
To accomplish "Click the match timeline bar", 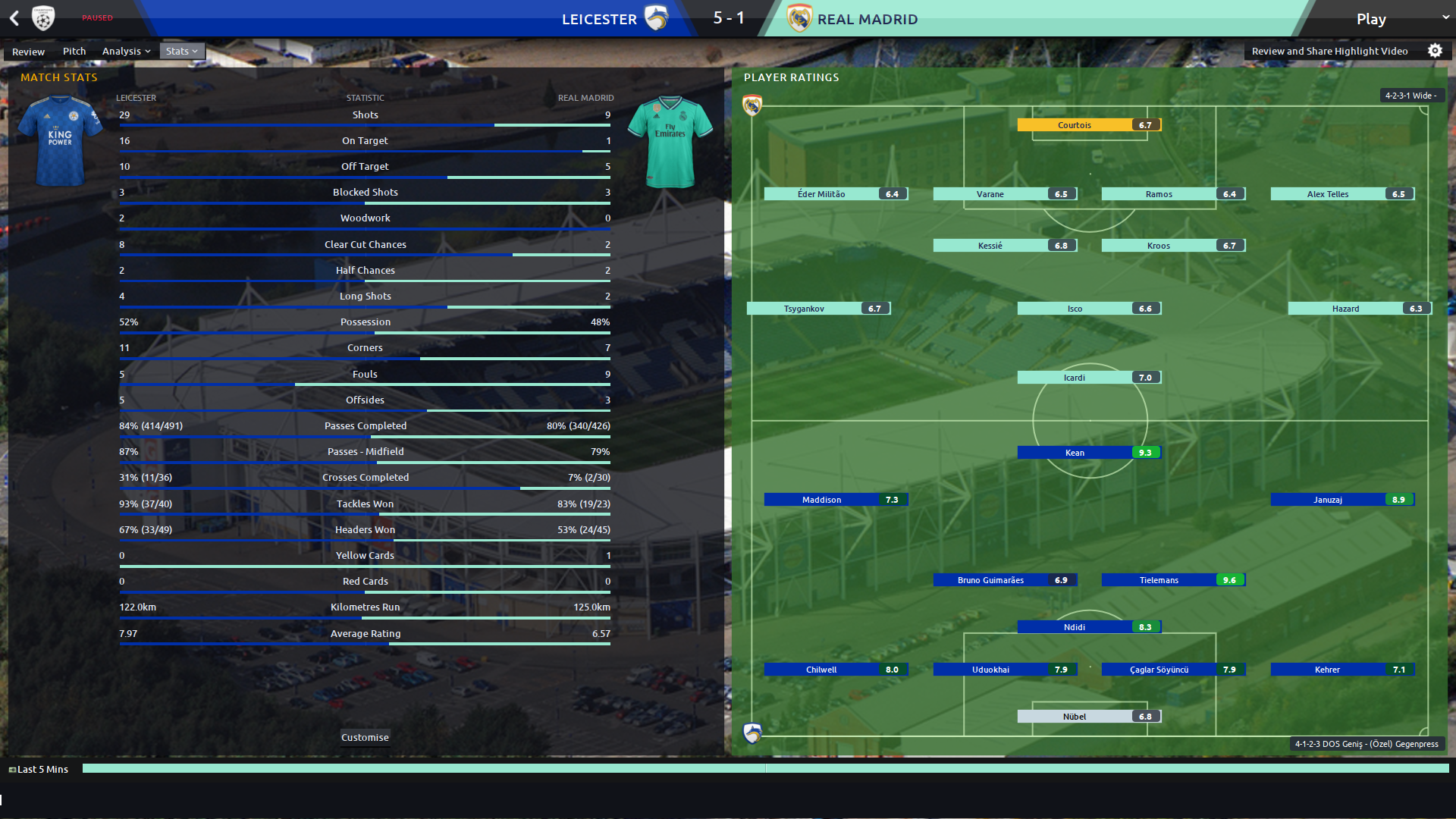I will [x=765, y=769].
